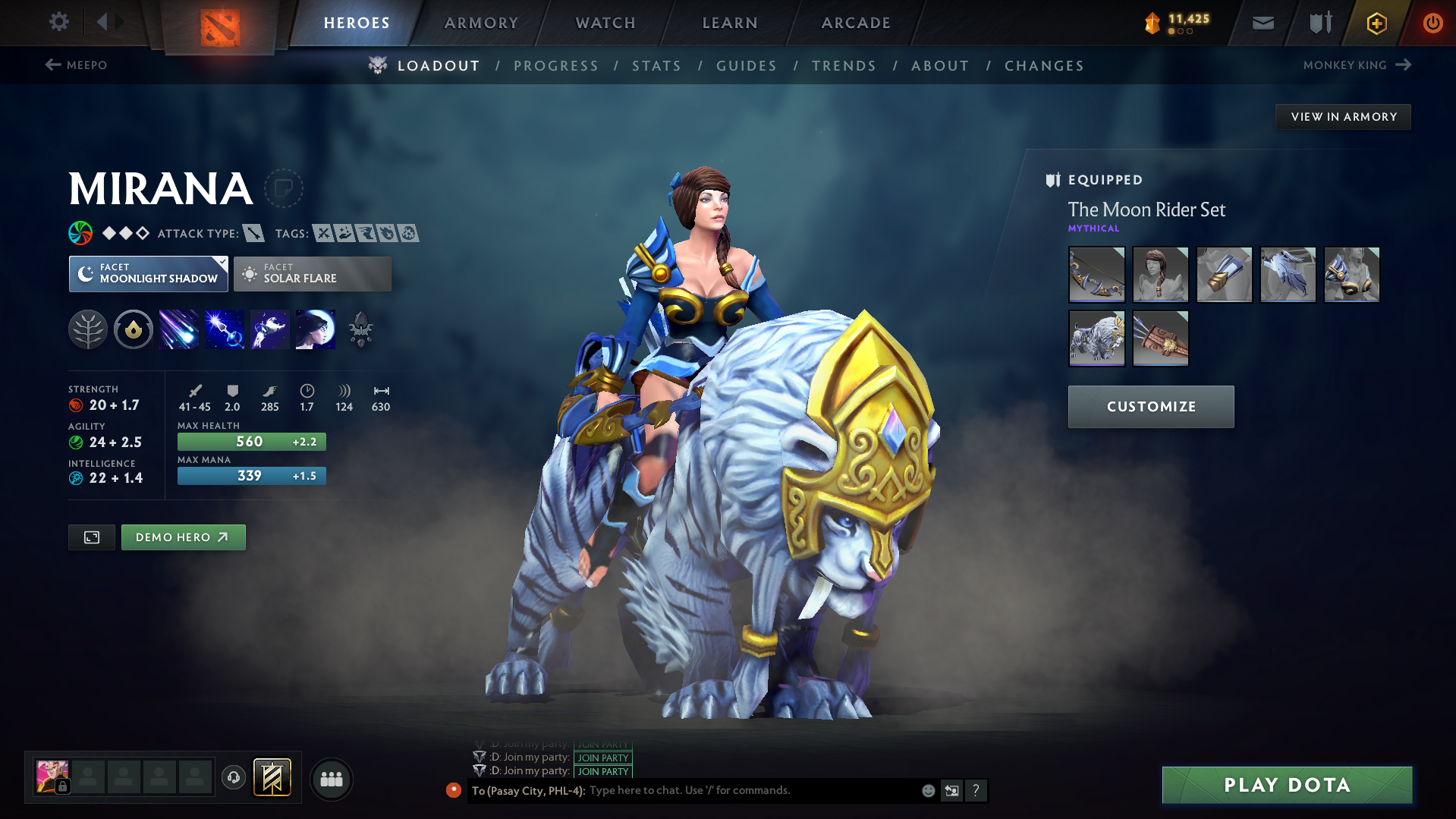Click the red power button
Image resolution: width=1456 pixels, height=819 pixels.
pos(1432,23)
